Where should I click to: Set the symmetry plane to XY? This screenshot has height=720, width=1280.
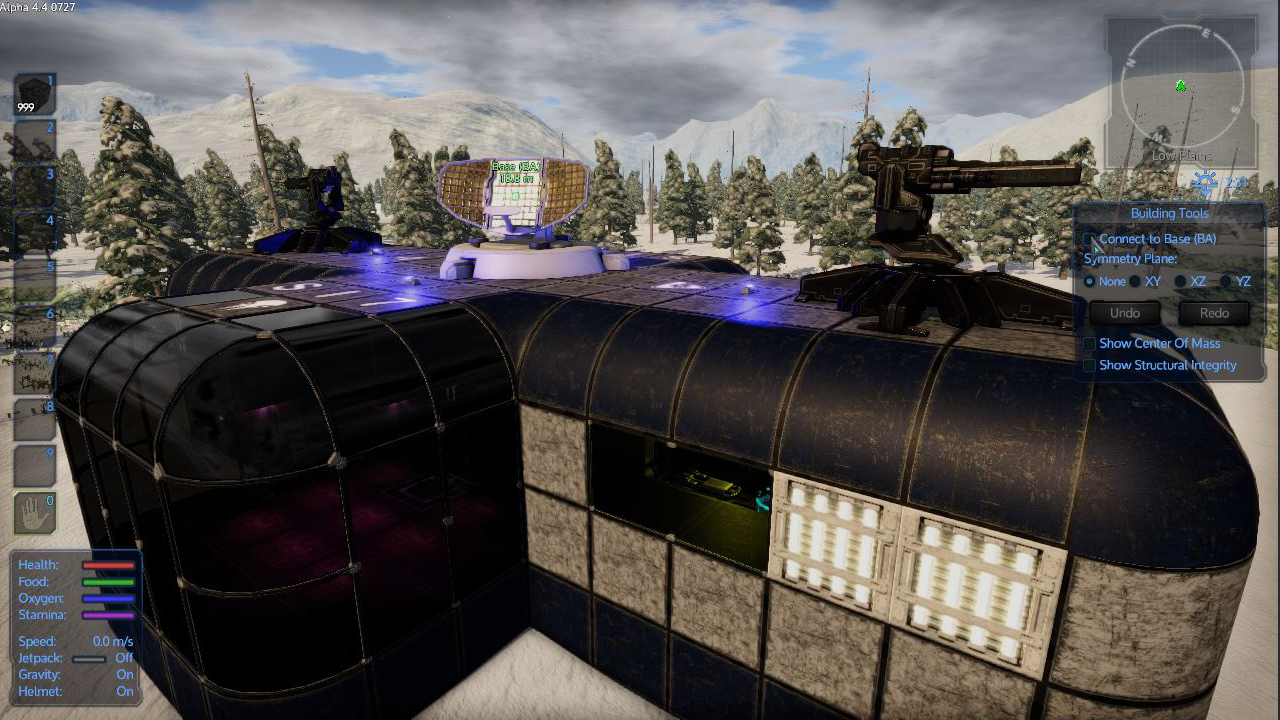(1136, 282)
